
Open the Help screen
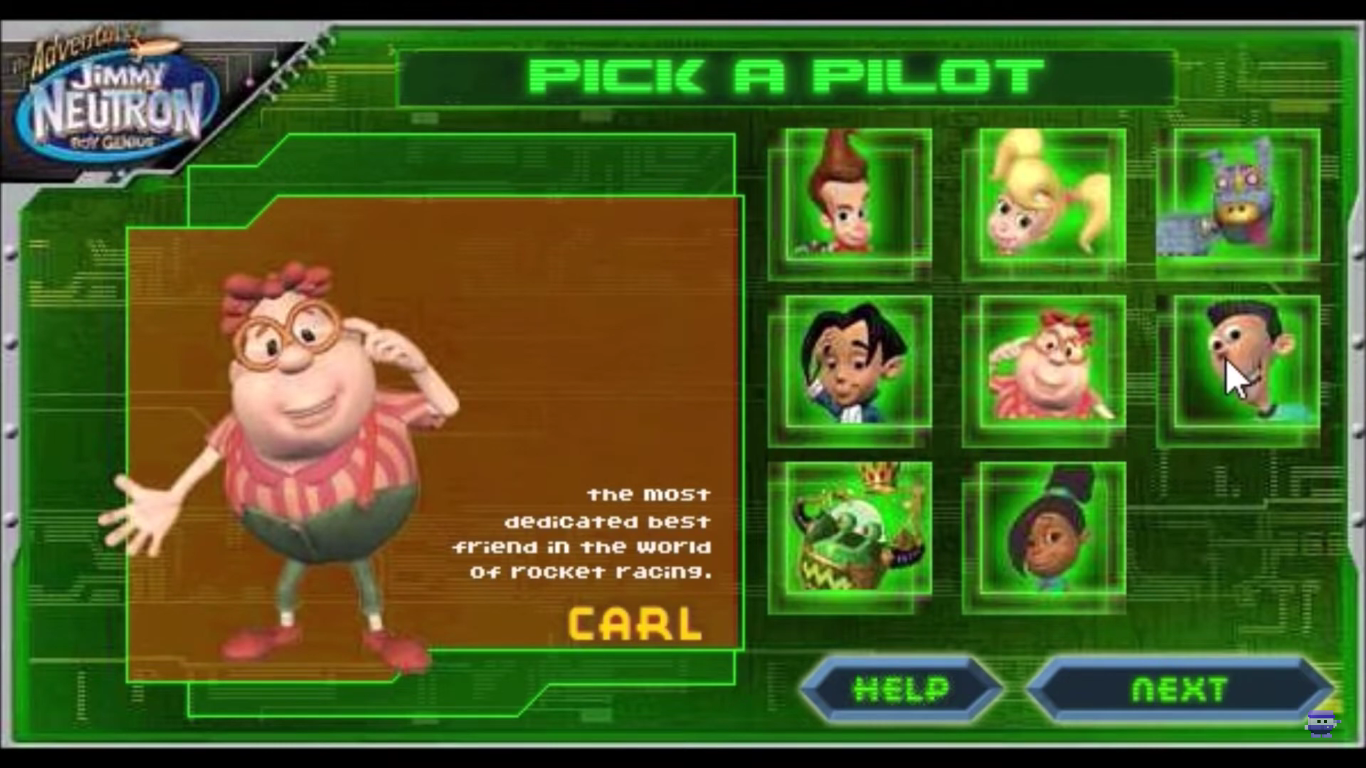coord(900,689)
